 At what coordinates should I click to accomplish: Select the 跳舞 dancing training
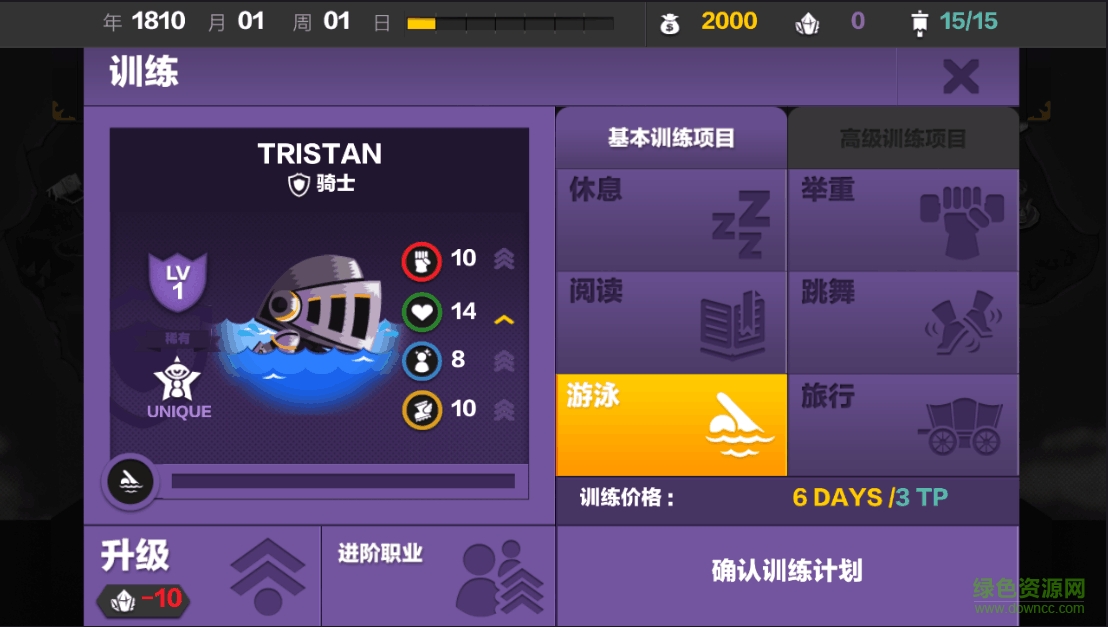903,323
